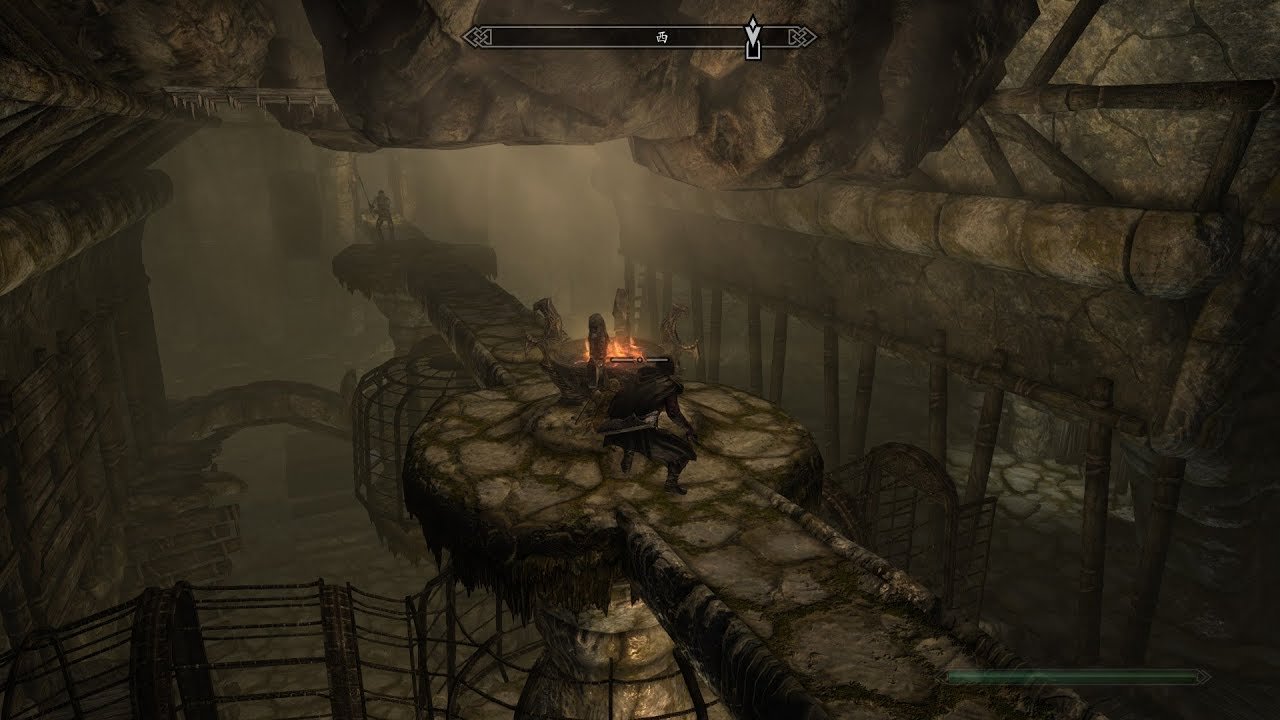Click the quest marker on the compass
Screen dimensions: 1280x720
[753, 37]
